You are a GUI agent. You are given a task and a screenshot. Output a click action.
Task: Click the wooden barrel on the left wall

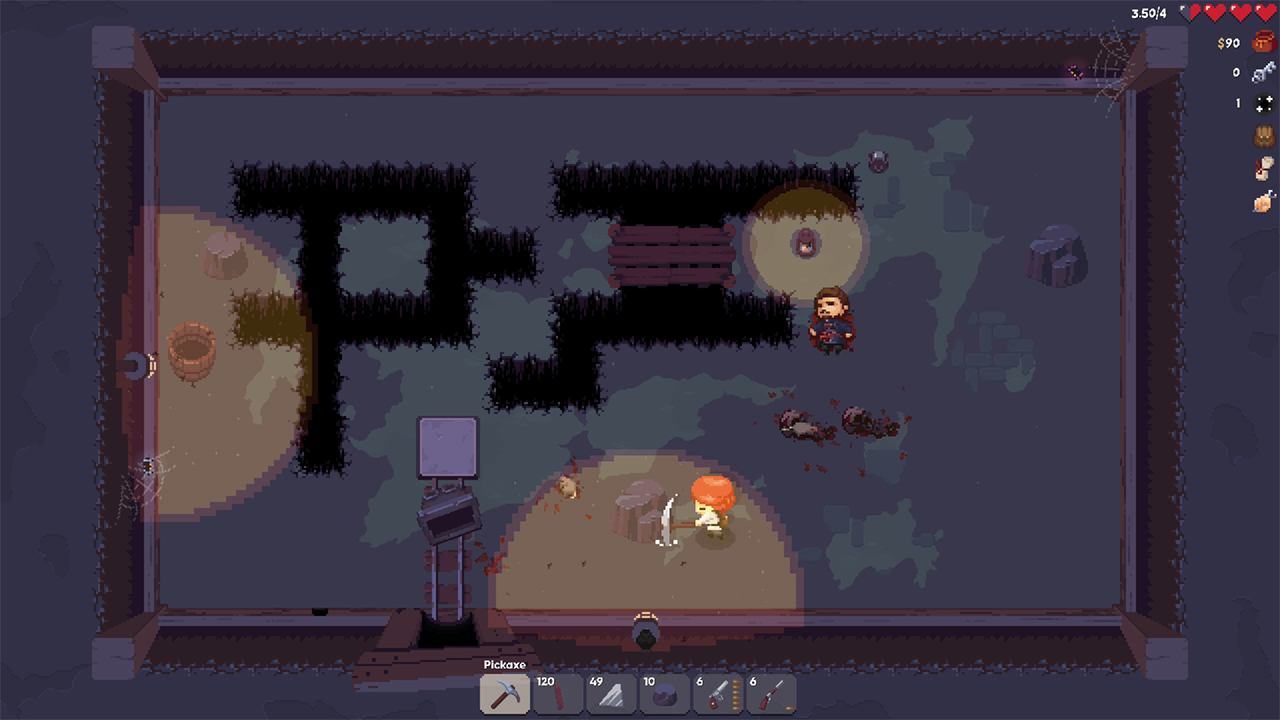point(192,352)
